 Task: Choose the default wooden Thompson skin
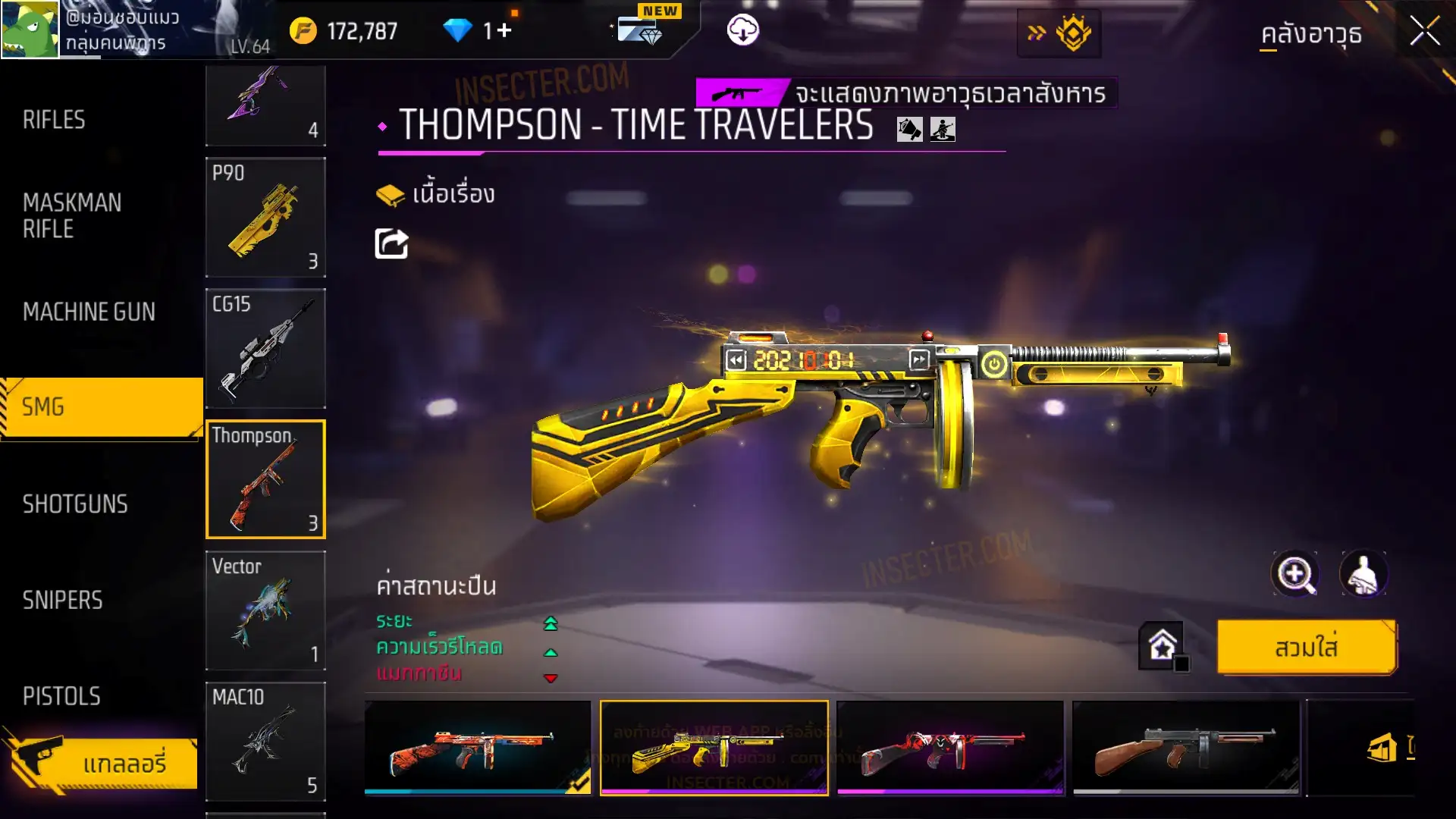pos(1185,748)
